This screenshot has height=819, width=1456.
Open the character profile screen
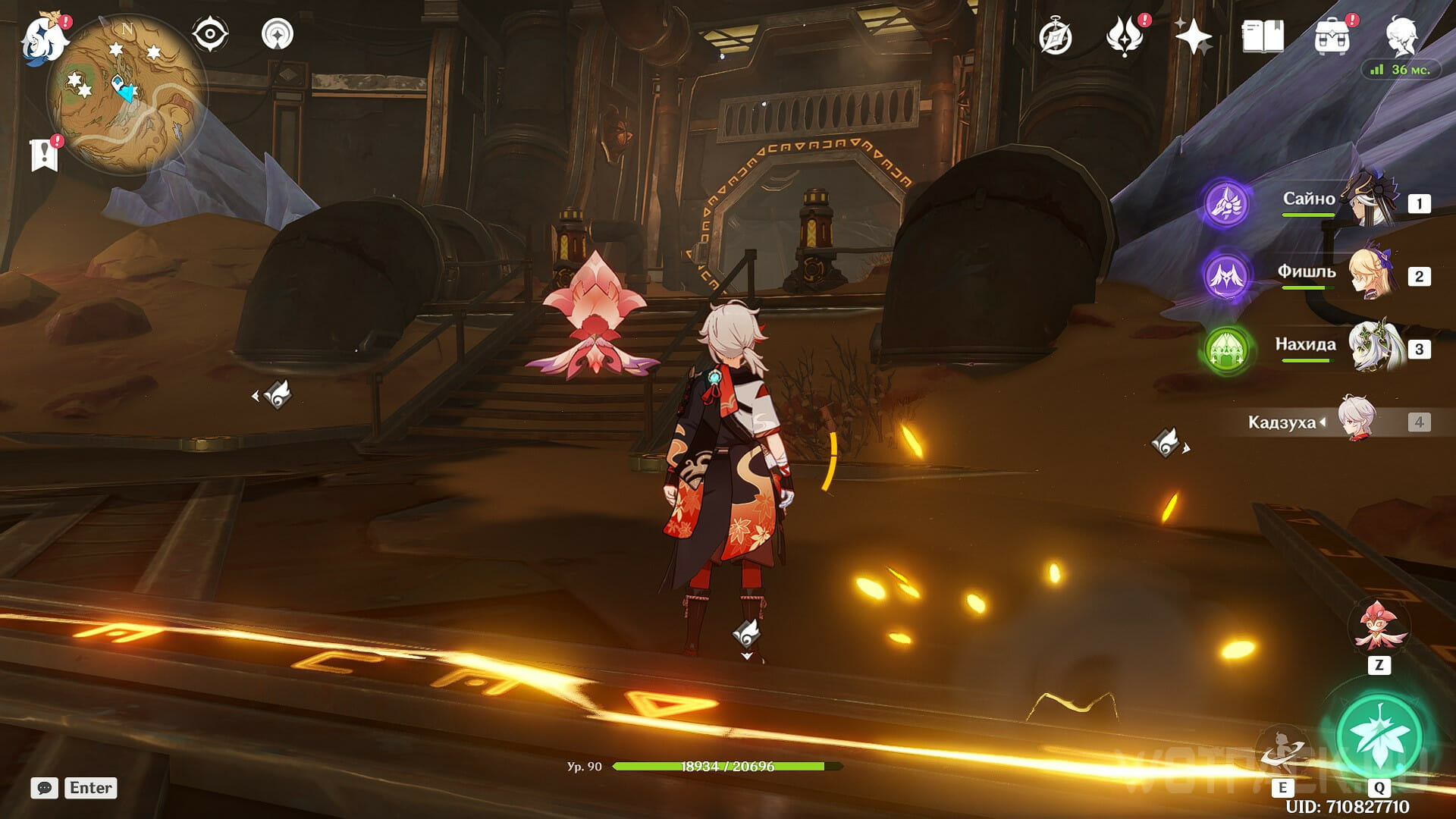(1401, 36)
